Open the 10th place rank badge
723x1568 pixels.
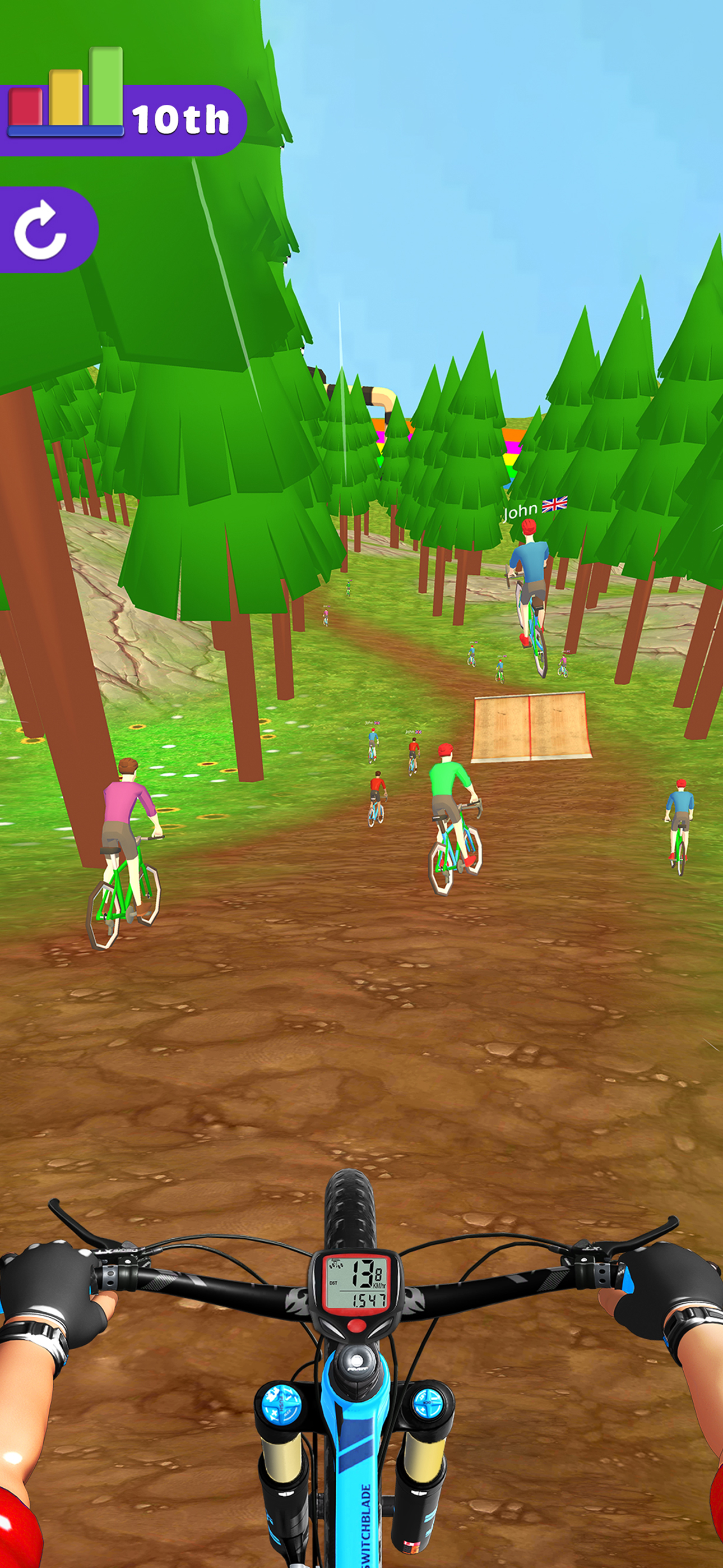pos(179,120)
